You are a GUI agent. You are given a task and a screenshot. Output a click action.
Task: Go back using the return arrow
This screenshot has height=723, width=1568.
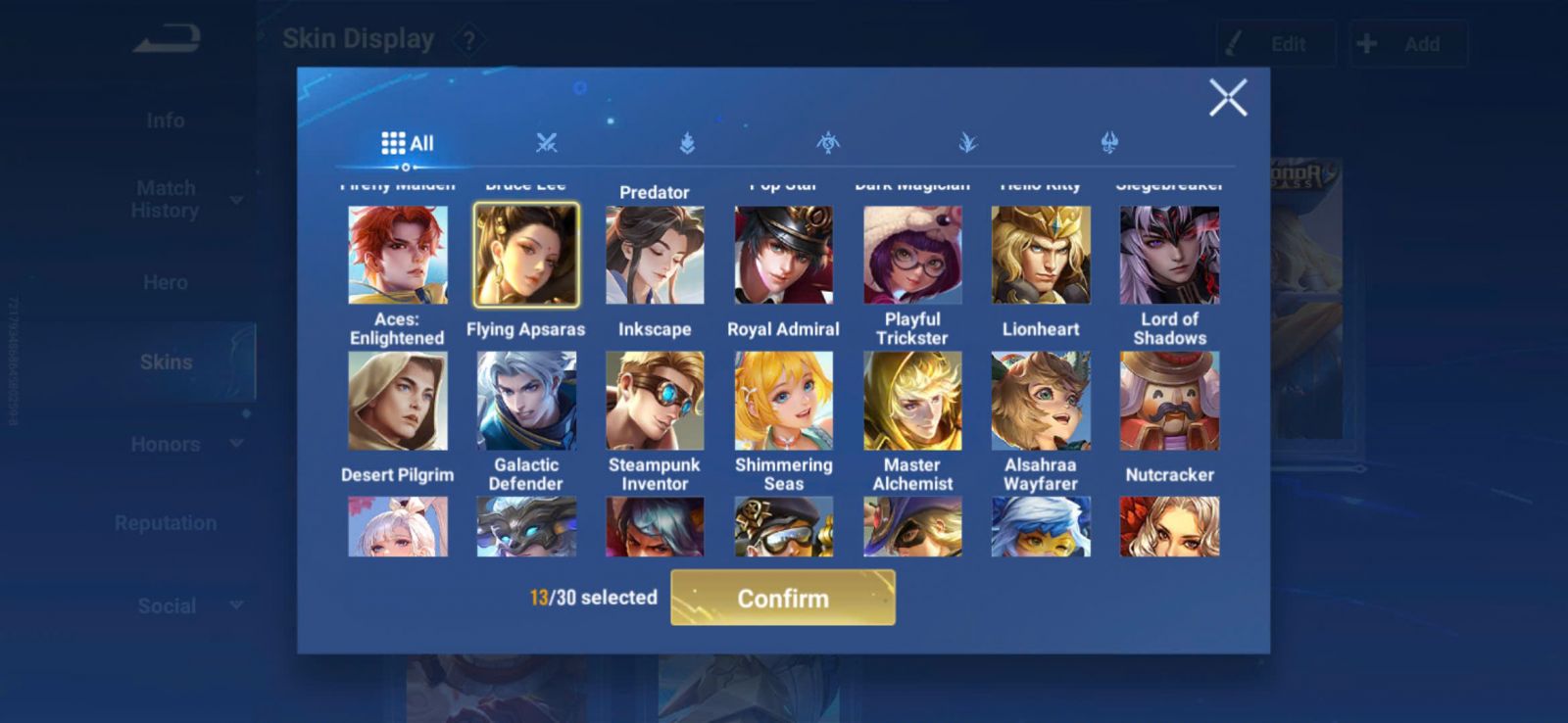(168, 39)
